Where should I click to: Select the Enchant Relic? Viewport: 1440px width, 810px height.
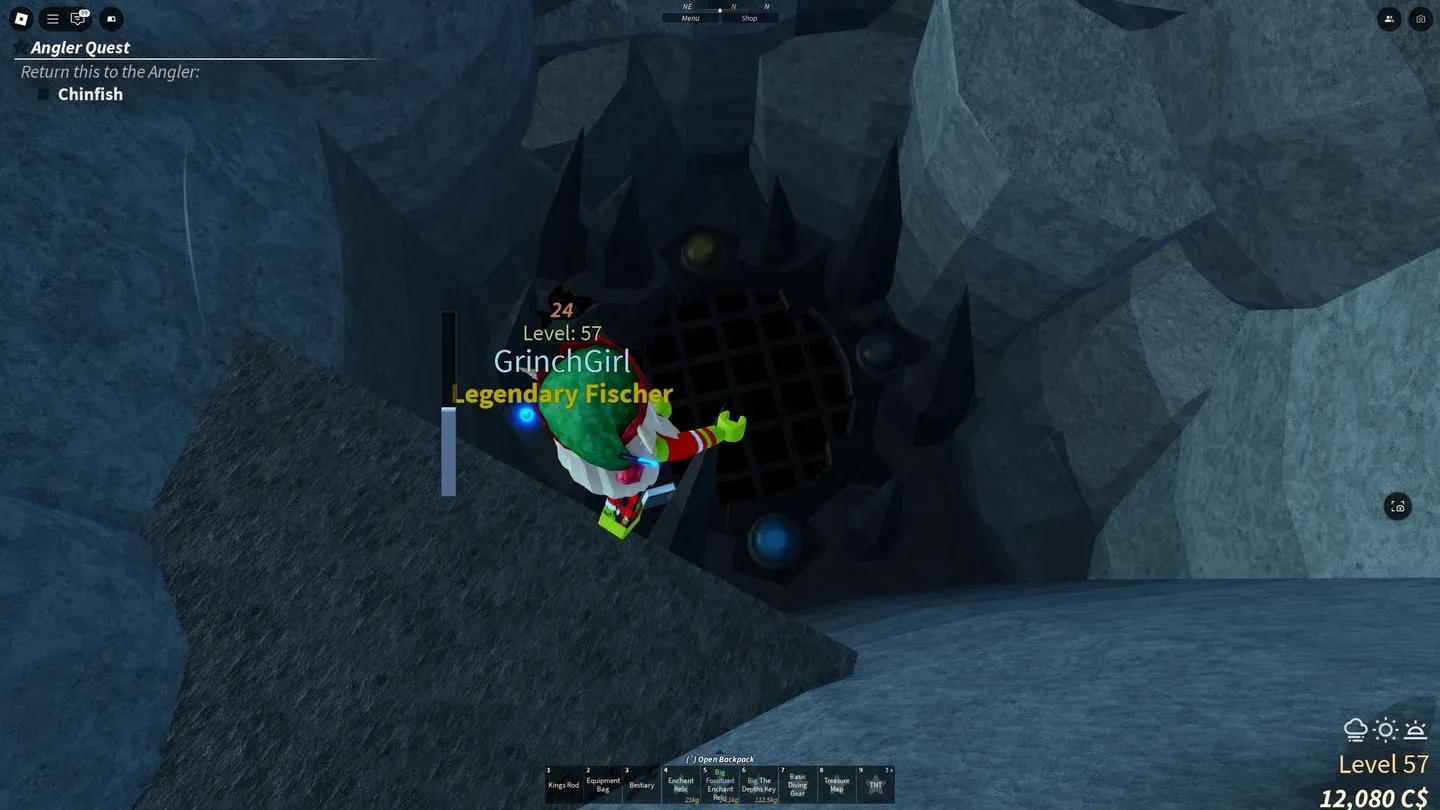click(x=680, y=785)
